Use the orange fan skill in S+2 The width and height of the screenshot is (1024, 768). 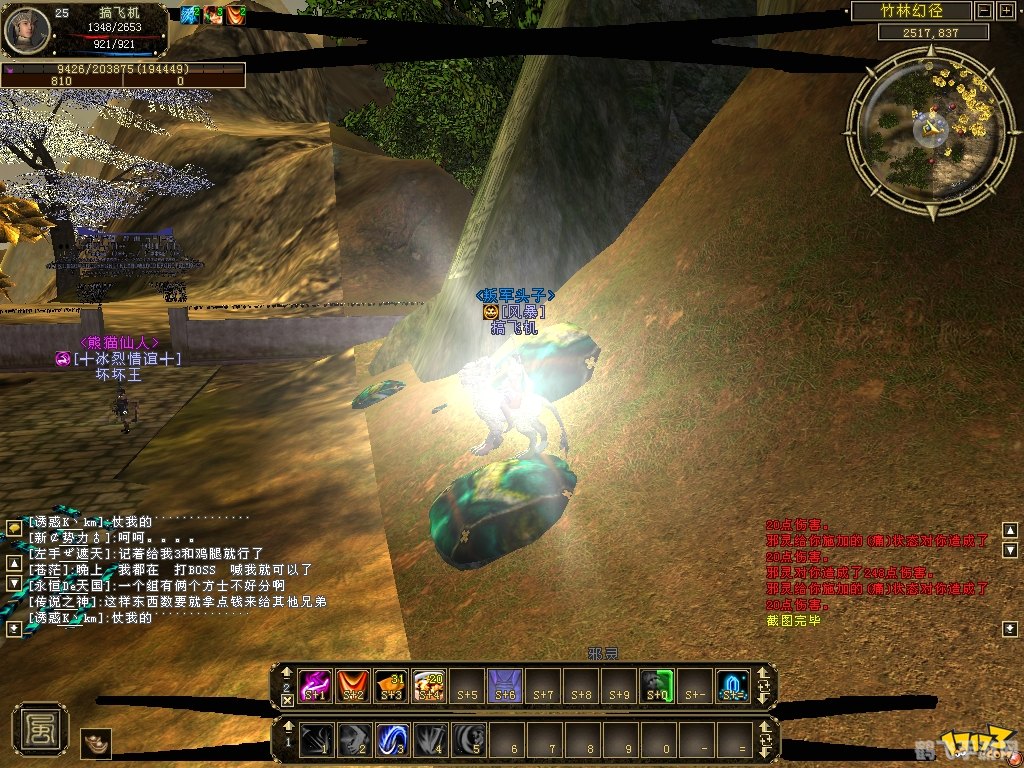click(x=354, y=685)
